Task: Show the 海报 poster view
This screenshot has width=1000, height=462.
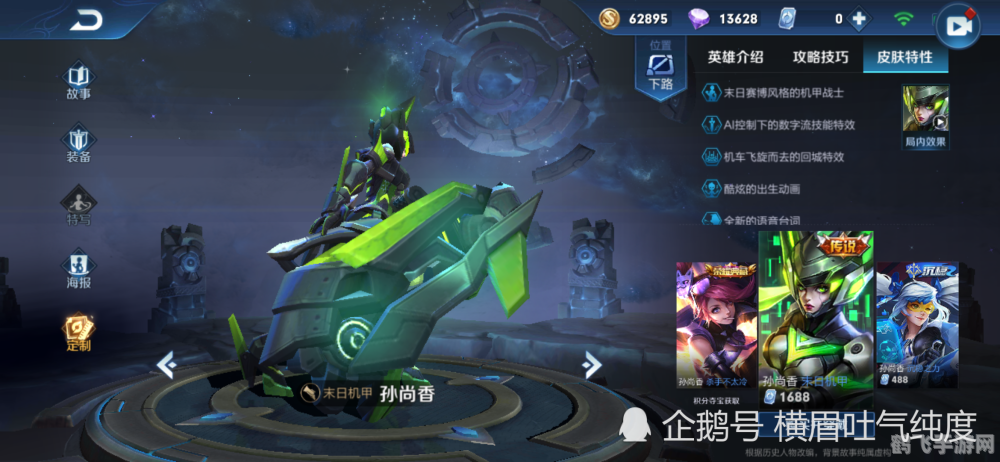Action: (x=78, y=270)
